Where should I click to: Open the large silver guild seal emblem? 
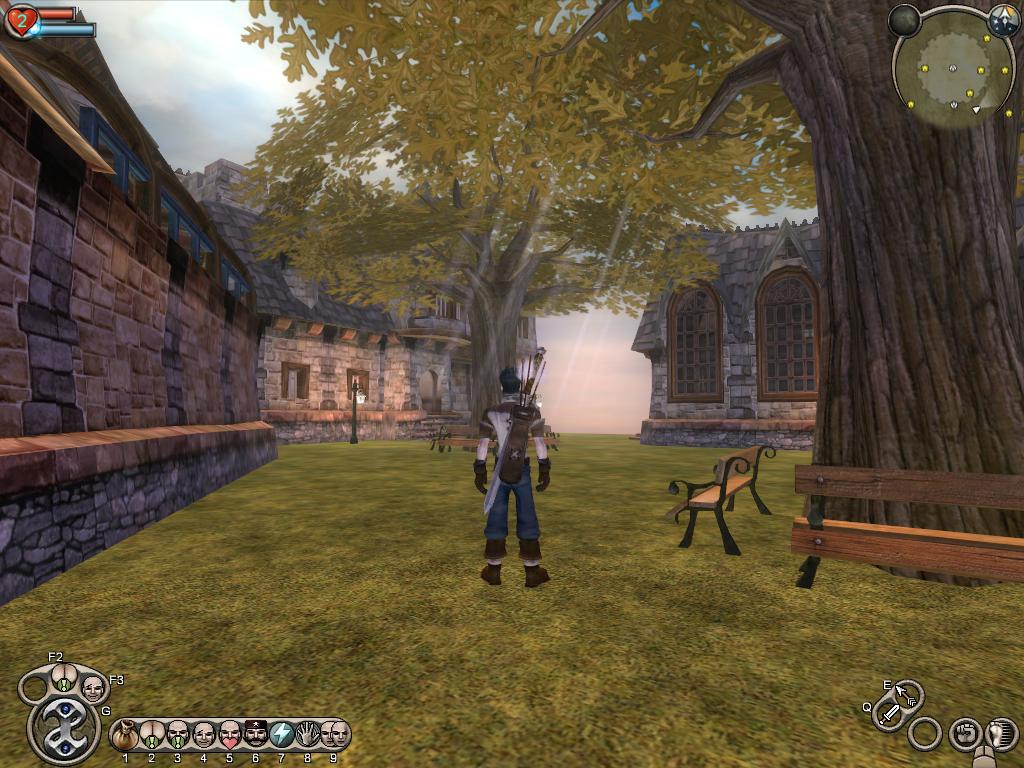tap(63, 729)
